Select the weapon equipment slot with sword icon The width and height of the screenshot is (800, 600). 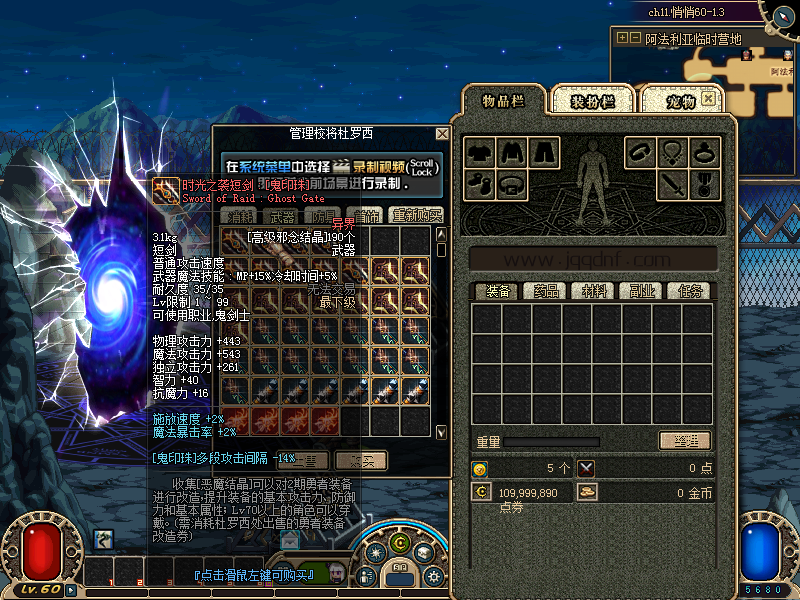tap(672, 185)
